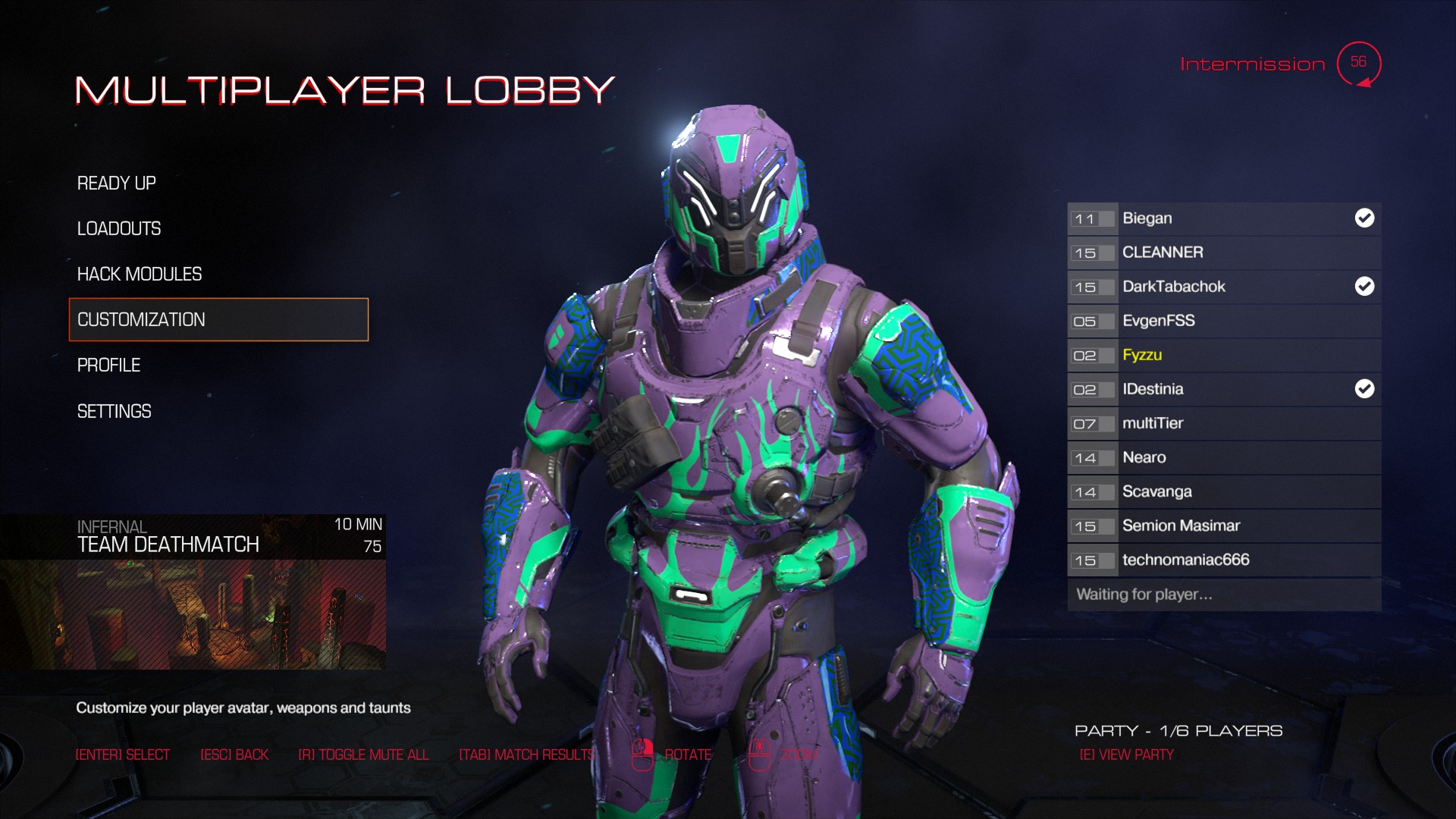Choose the Customization option
This screenshot has width=1456, height=819.
pyautogui.click(x=218, y=320)
